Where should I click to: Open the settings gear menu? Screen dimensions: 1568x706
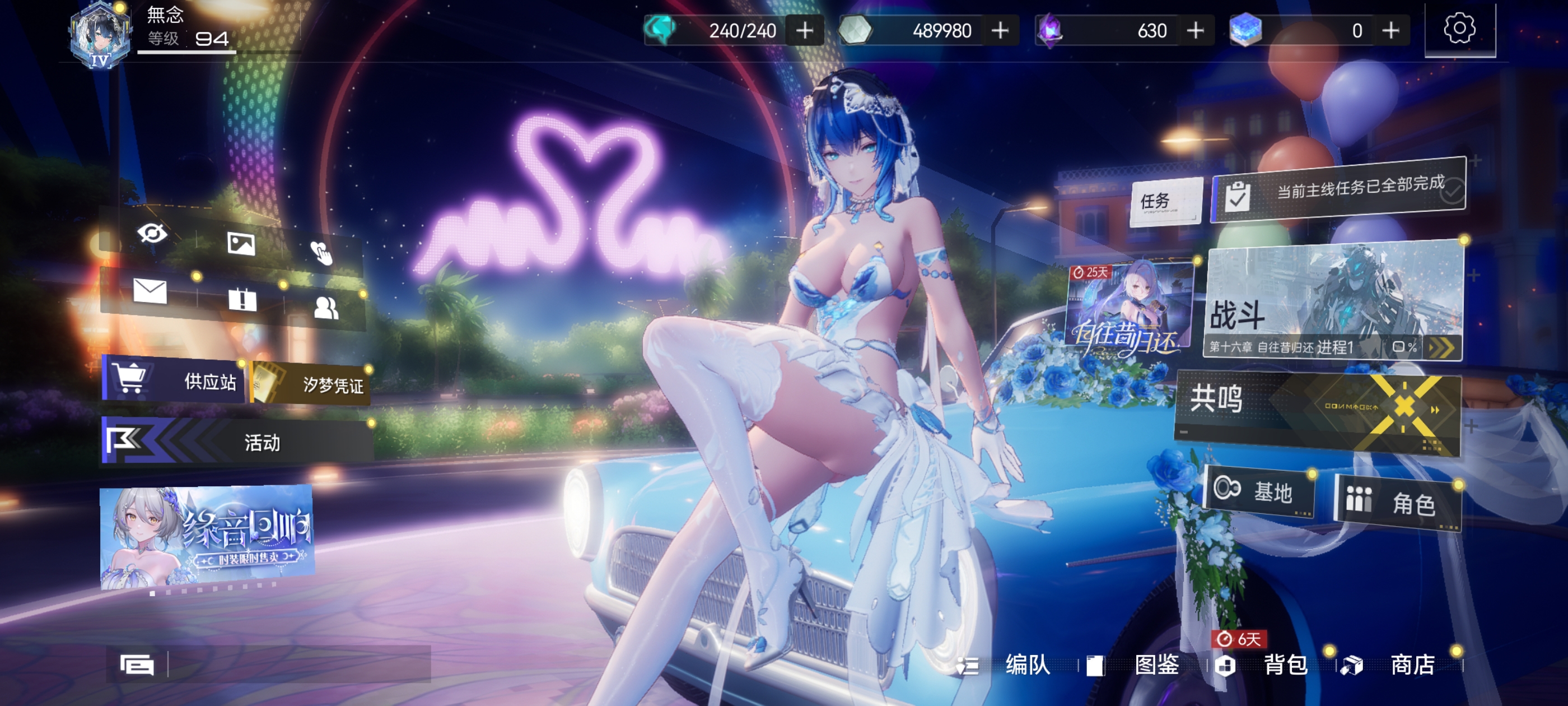coord(1459,29)
